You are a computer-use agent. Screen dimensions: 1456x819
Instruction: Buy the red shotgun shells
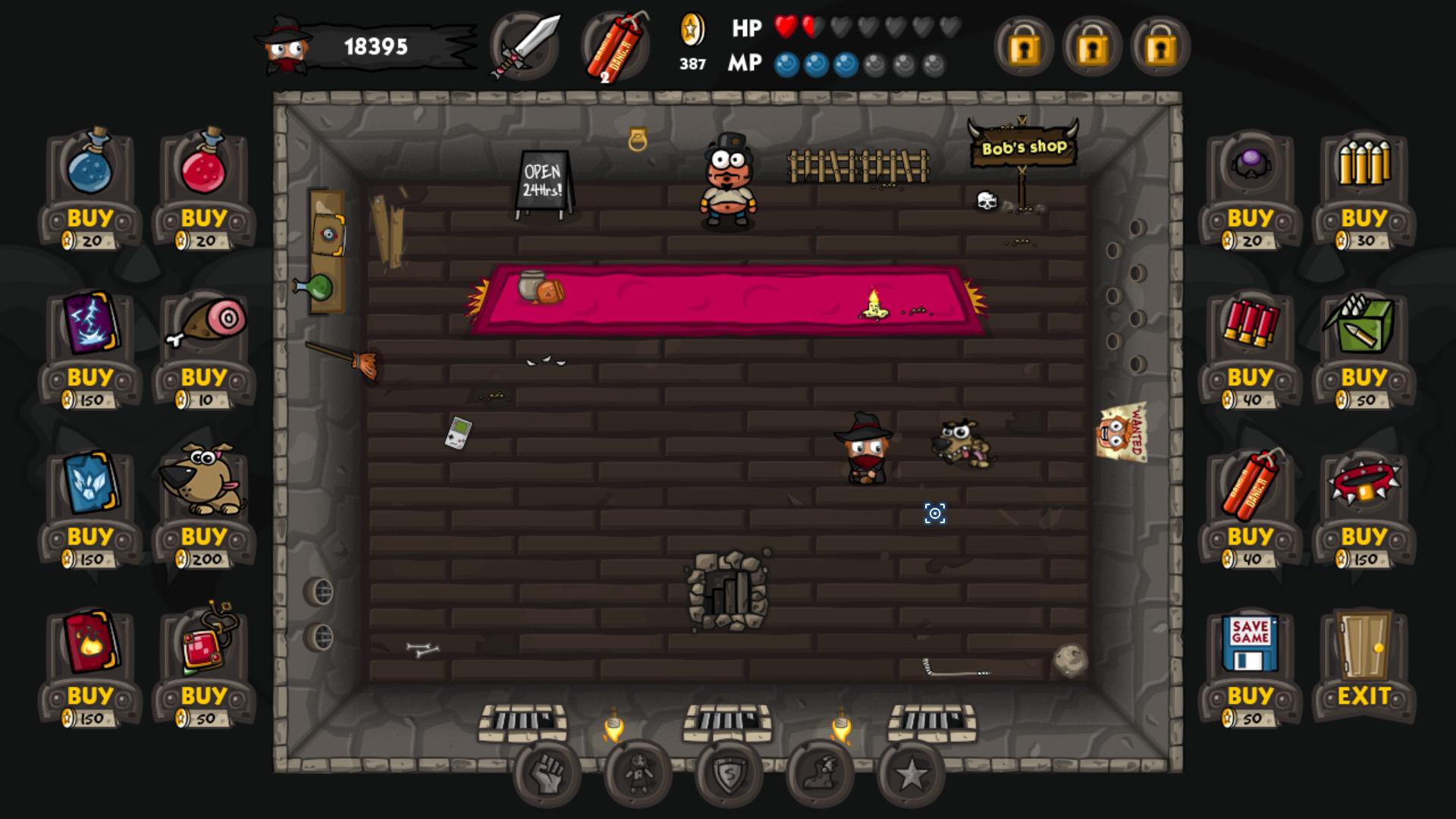[x=1250, y=378]
